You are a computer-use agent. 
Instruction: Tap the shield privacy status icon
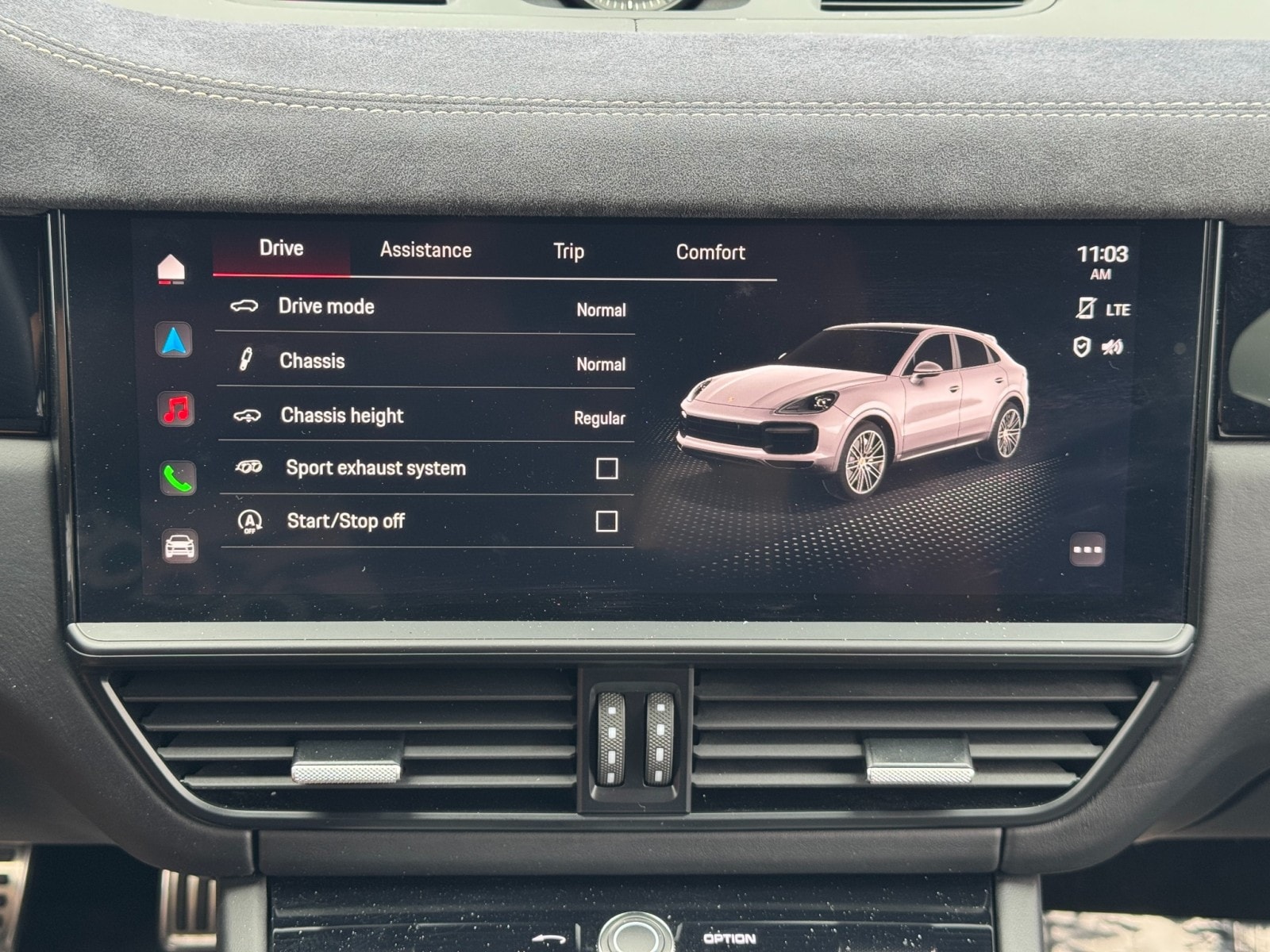[x=1081, y=347]
